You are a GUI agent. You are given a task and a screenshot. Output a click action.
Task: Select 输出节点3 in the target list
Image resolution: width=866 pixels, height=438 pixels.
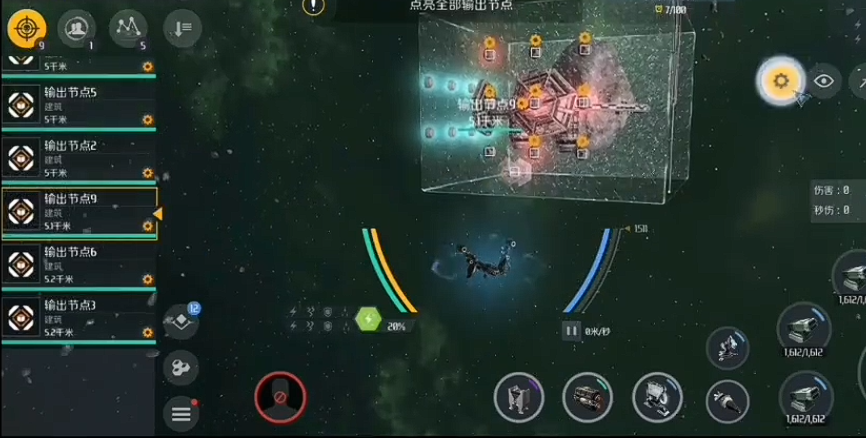[x=78, y=317]
